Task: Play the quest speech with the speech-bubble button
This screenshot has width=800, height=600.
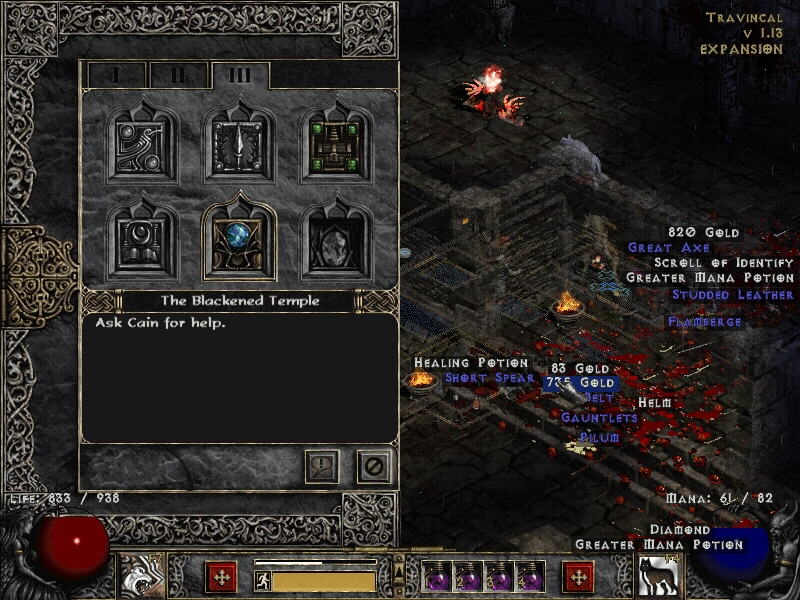Action: (322, 466)
